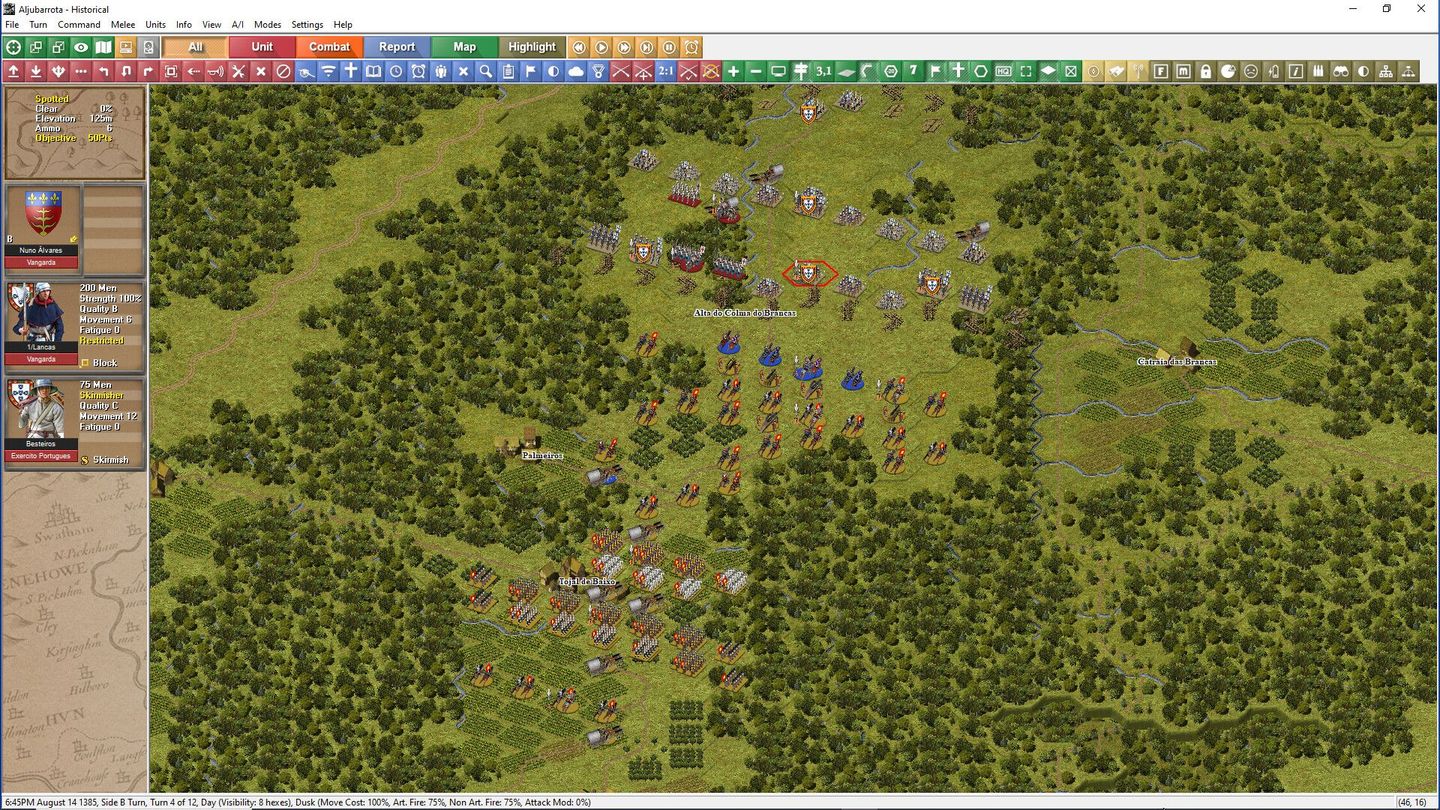Zoom out using the minus toolbar icon
1440x810 pixels.
point(756,70)
